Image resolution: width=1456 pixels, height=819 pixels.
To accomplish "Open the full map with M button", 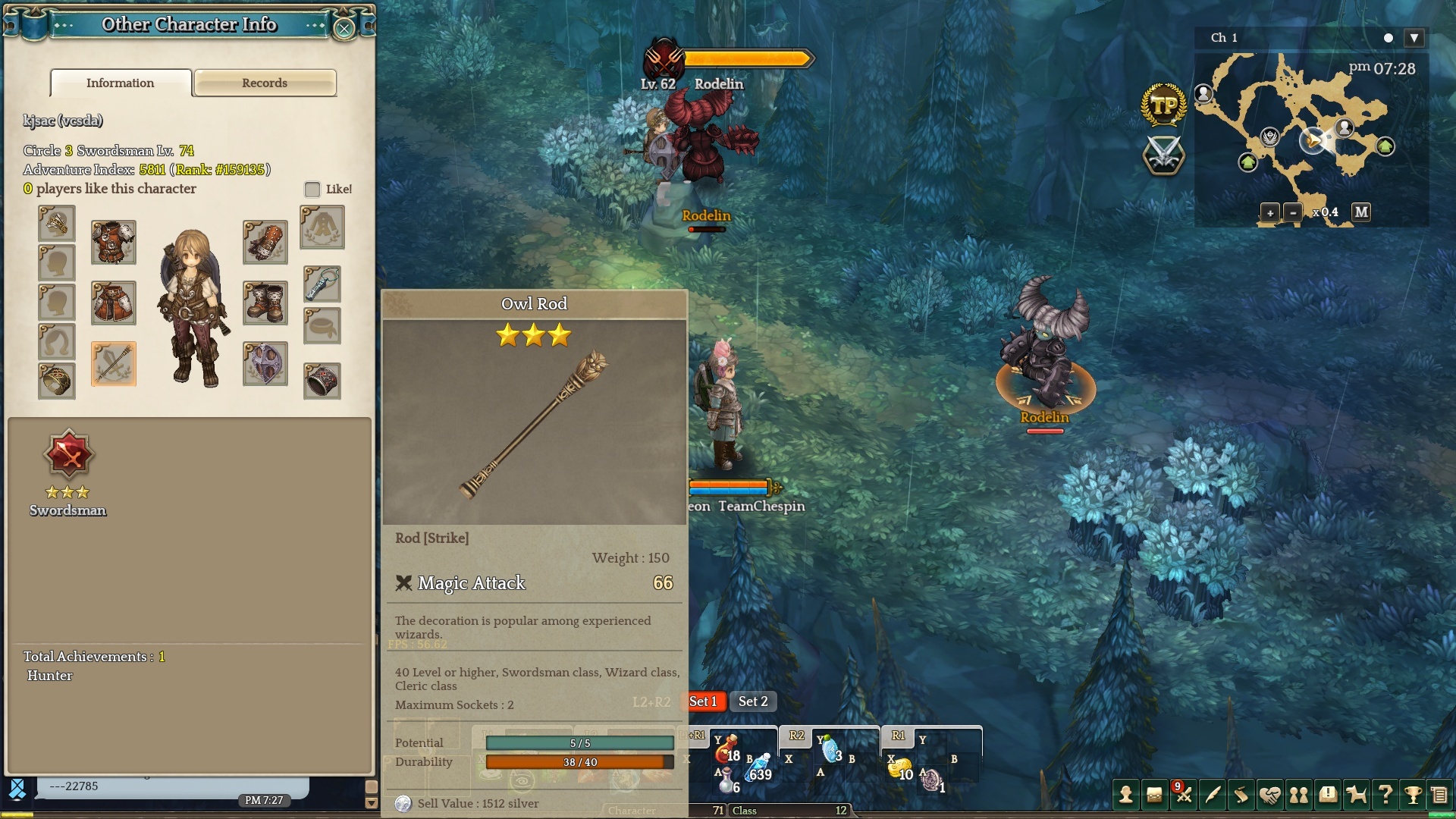I will (1361, 212).
